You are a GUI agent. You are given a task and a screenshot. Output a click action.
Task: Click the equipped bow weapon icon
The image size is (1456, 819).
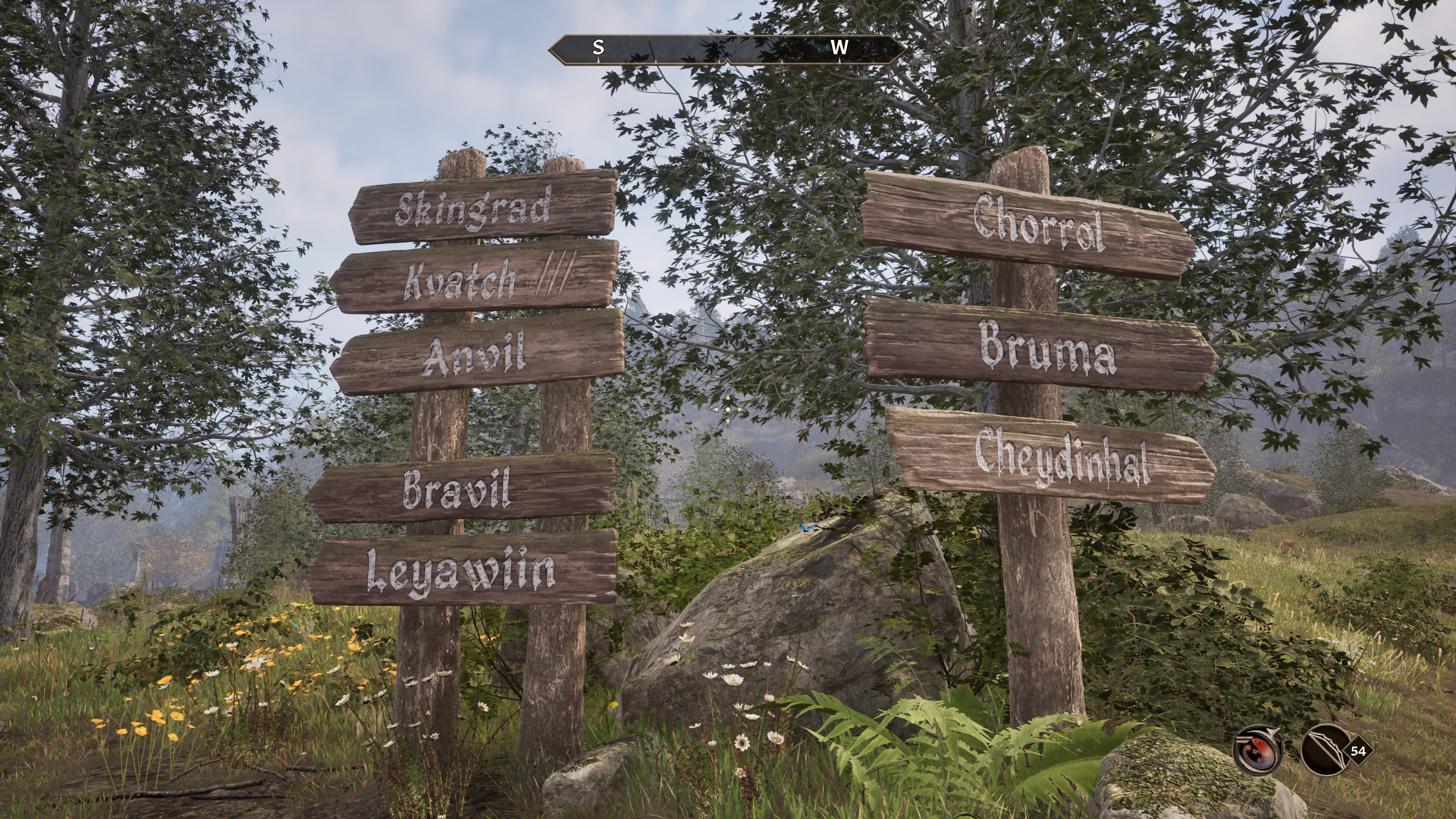point(1325,750)
